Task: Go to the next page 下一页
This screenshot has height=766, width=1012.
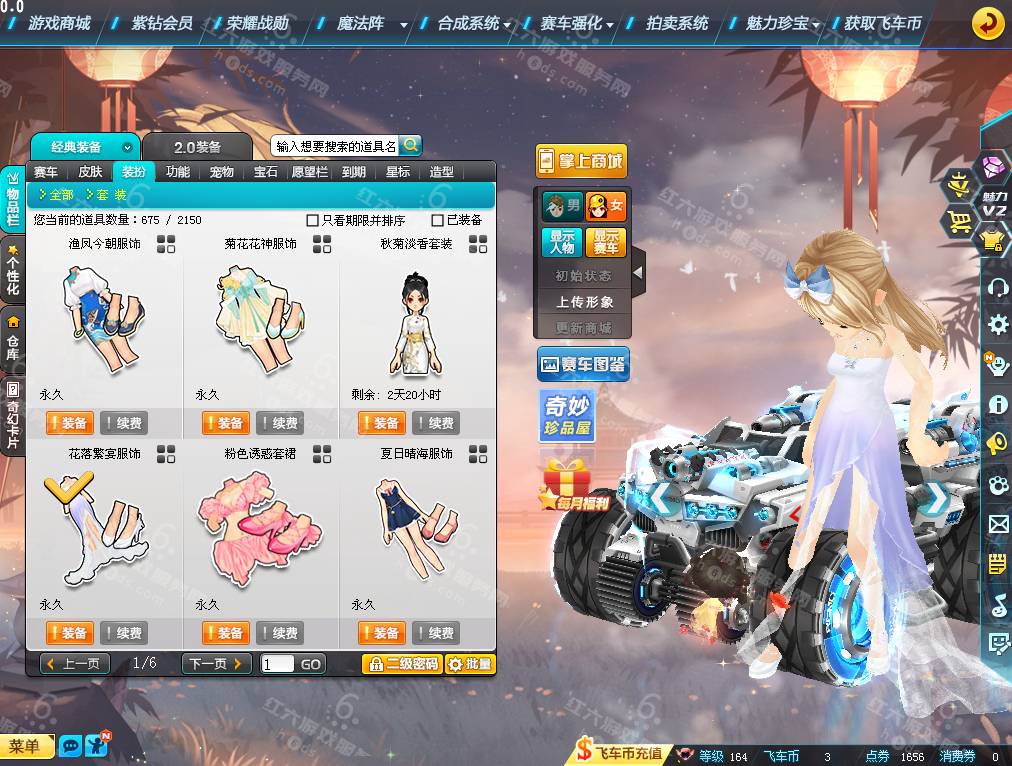Action: tap(216, 663)
